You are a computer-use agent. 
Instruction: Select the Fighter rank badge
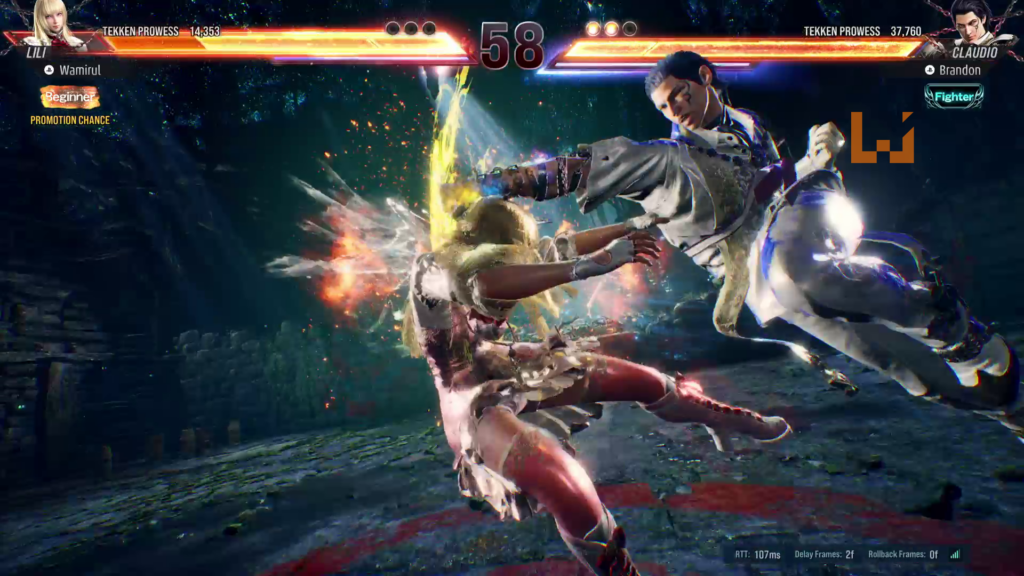[953, 96]
